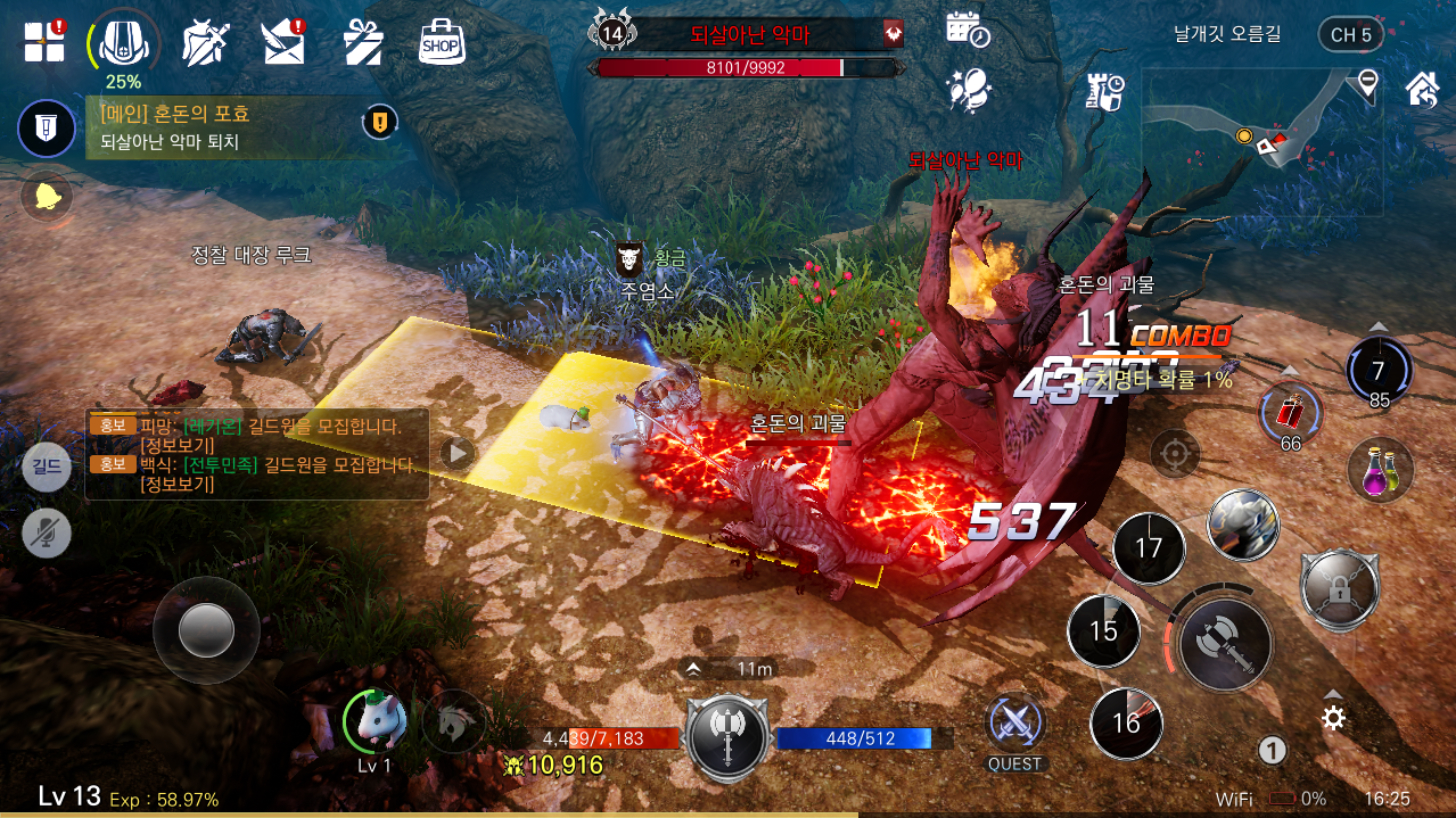Open the backpack inventory icon
Image resolution: width=1456 pixels, height=818 pixels.
tap(123, 43)
